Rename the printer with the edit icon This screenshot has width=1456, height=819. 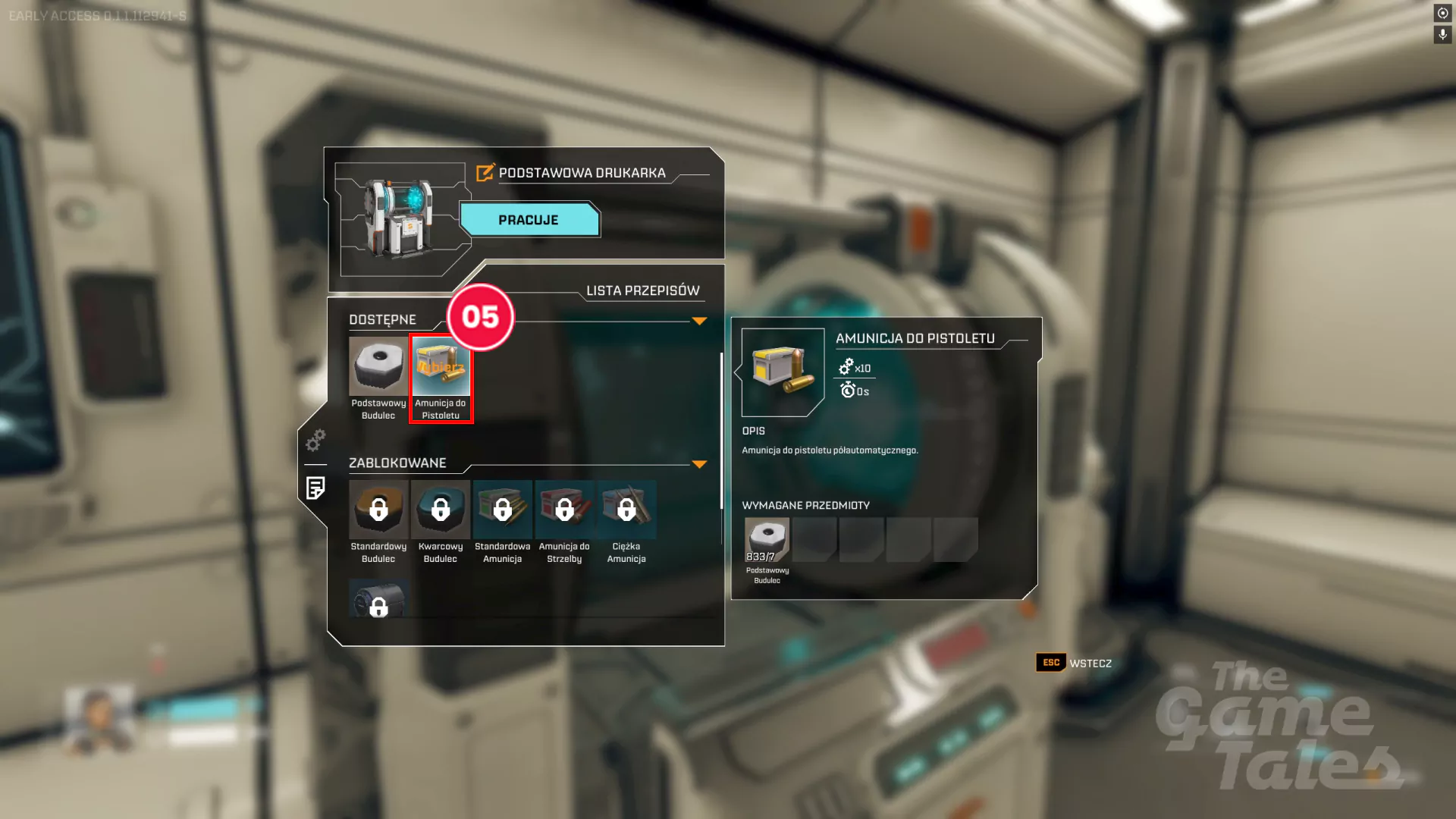pyautogui.click(x=485, y=173)
